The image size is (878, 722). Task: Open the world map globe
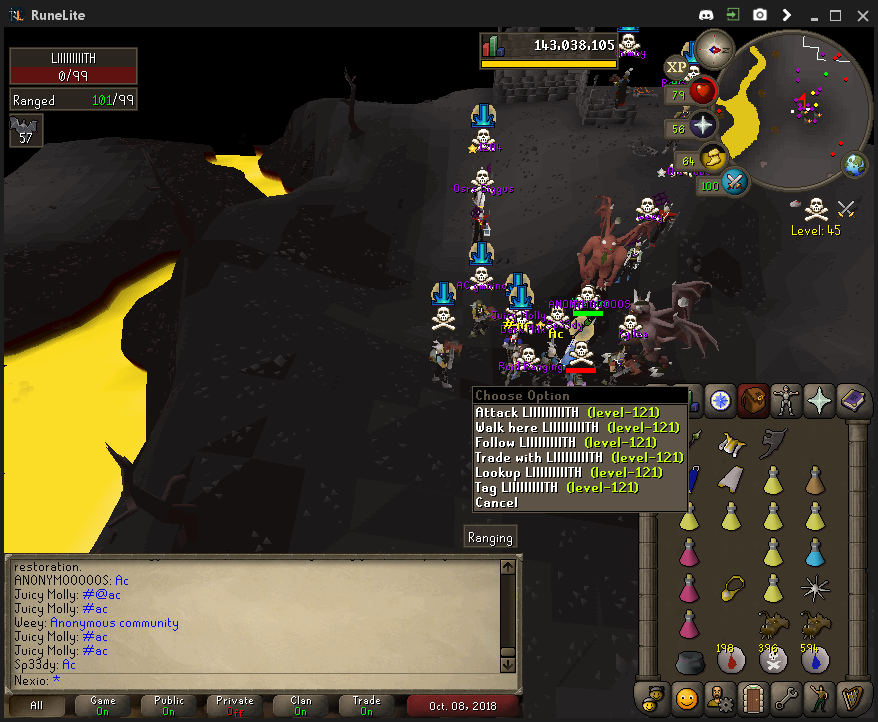(855, 165)
